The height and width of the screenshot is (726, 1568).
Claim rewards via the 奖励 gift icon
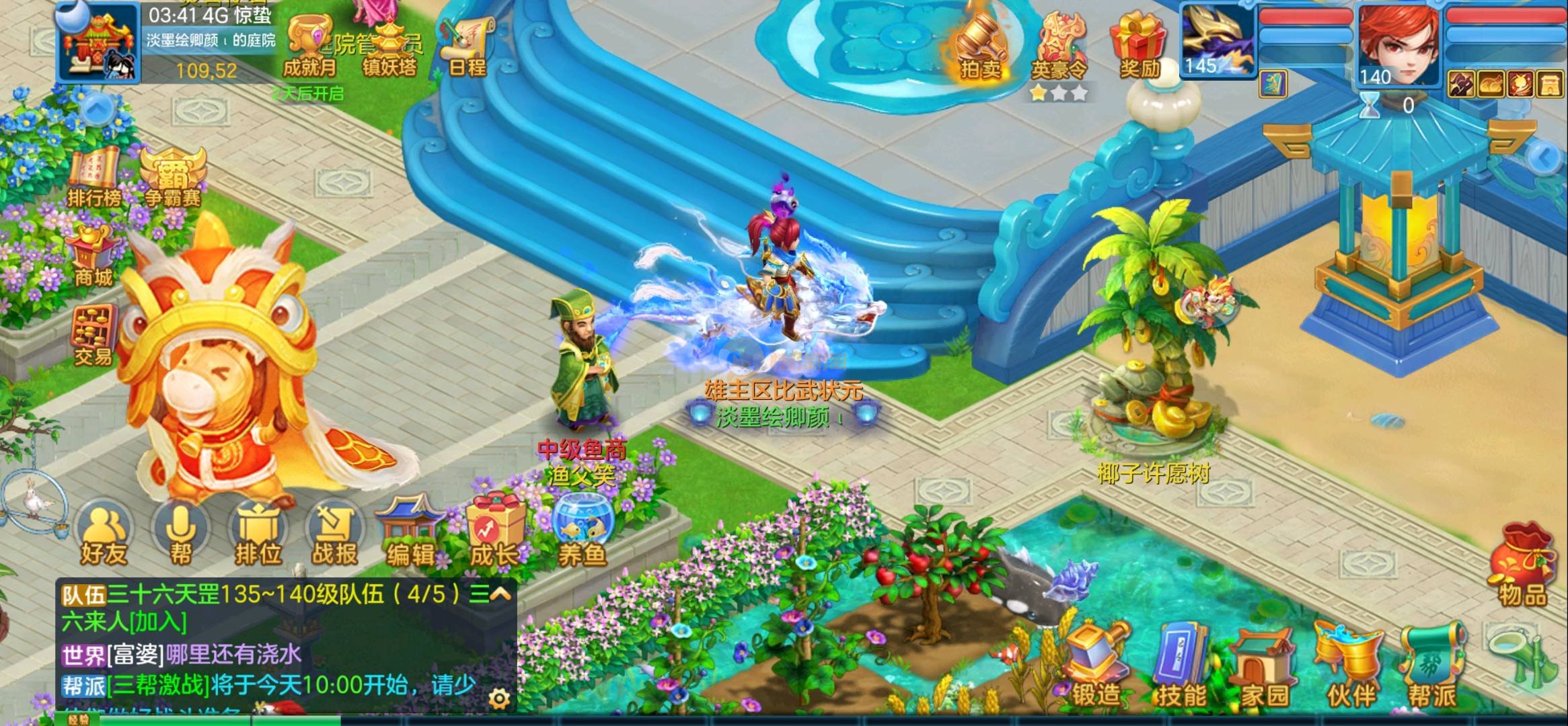[x=1139, y=46]
